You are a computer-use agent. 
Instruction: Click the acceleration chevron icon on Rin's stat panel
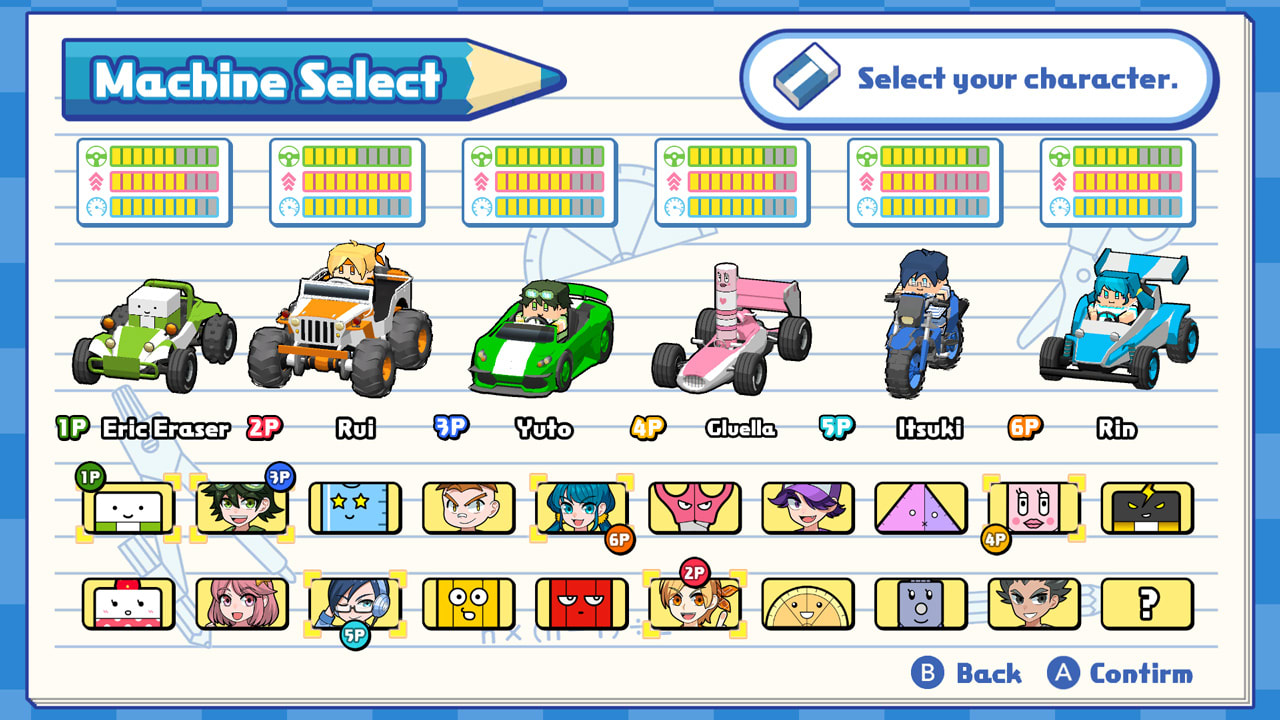tap(1057, 184)
